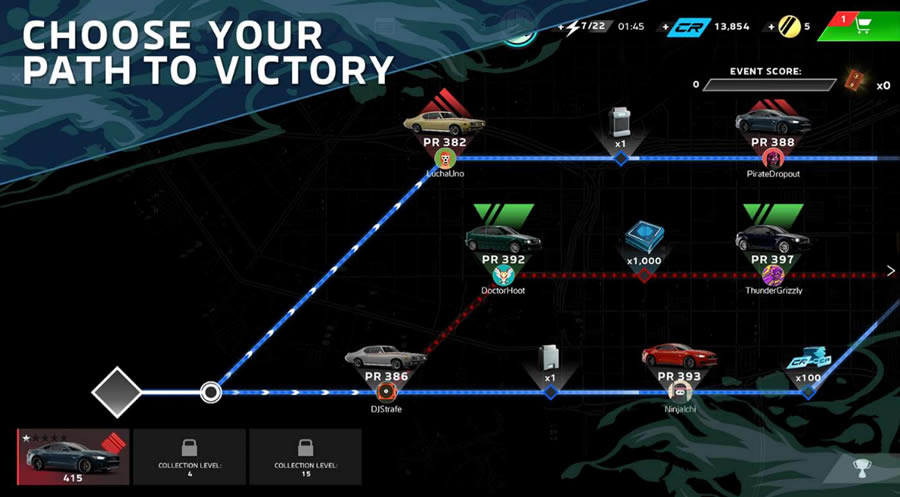
Task: Show the next map section with arrow
Action: tap(890, 271)
